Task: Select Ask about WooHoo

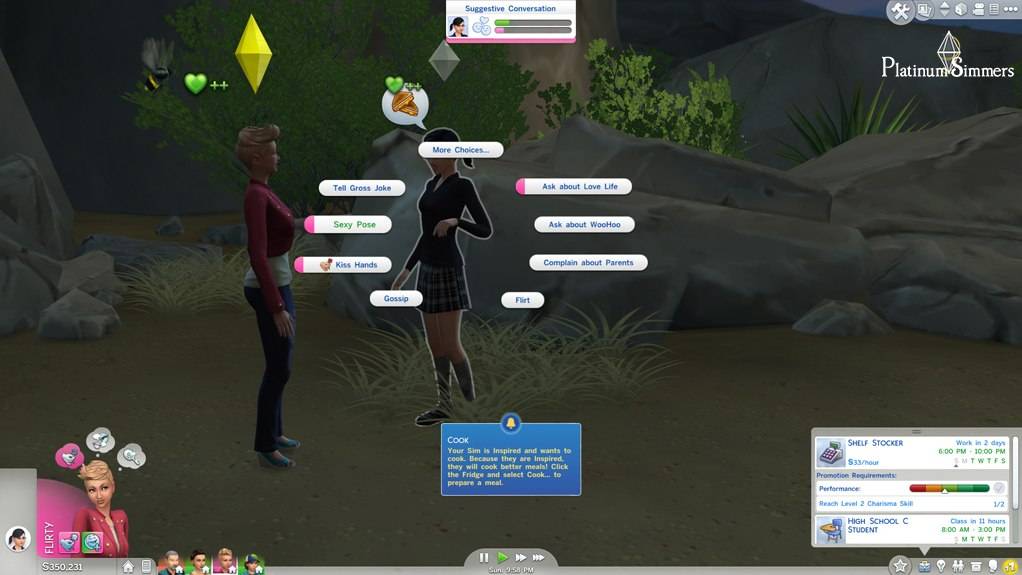Action: 584,225
